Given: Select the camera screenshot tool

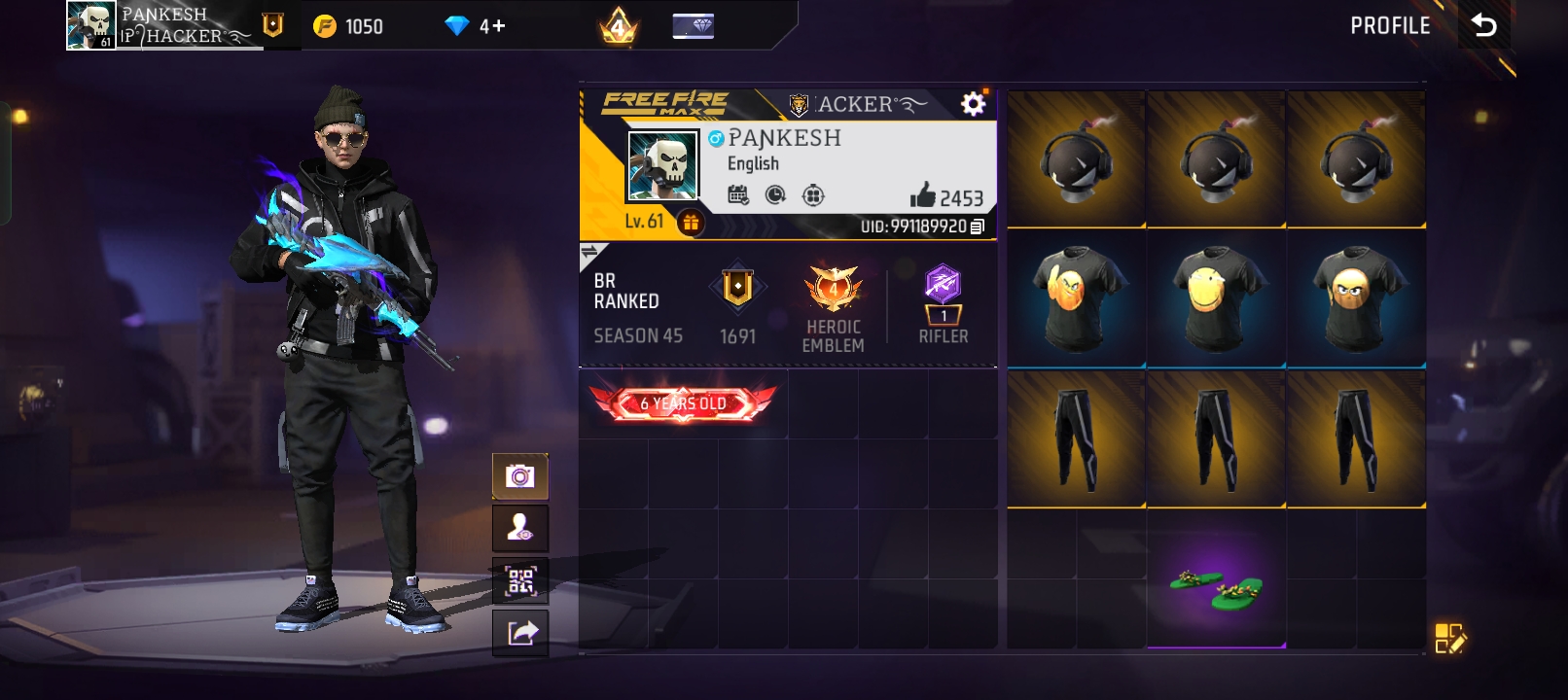Looking at the screenshot, I should (520, 477).
